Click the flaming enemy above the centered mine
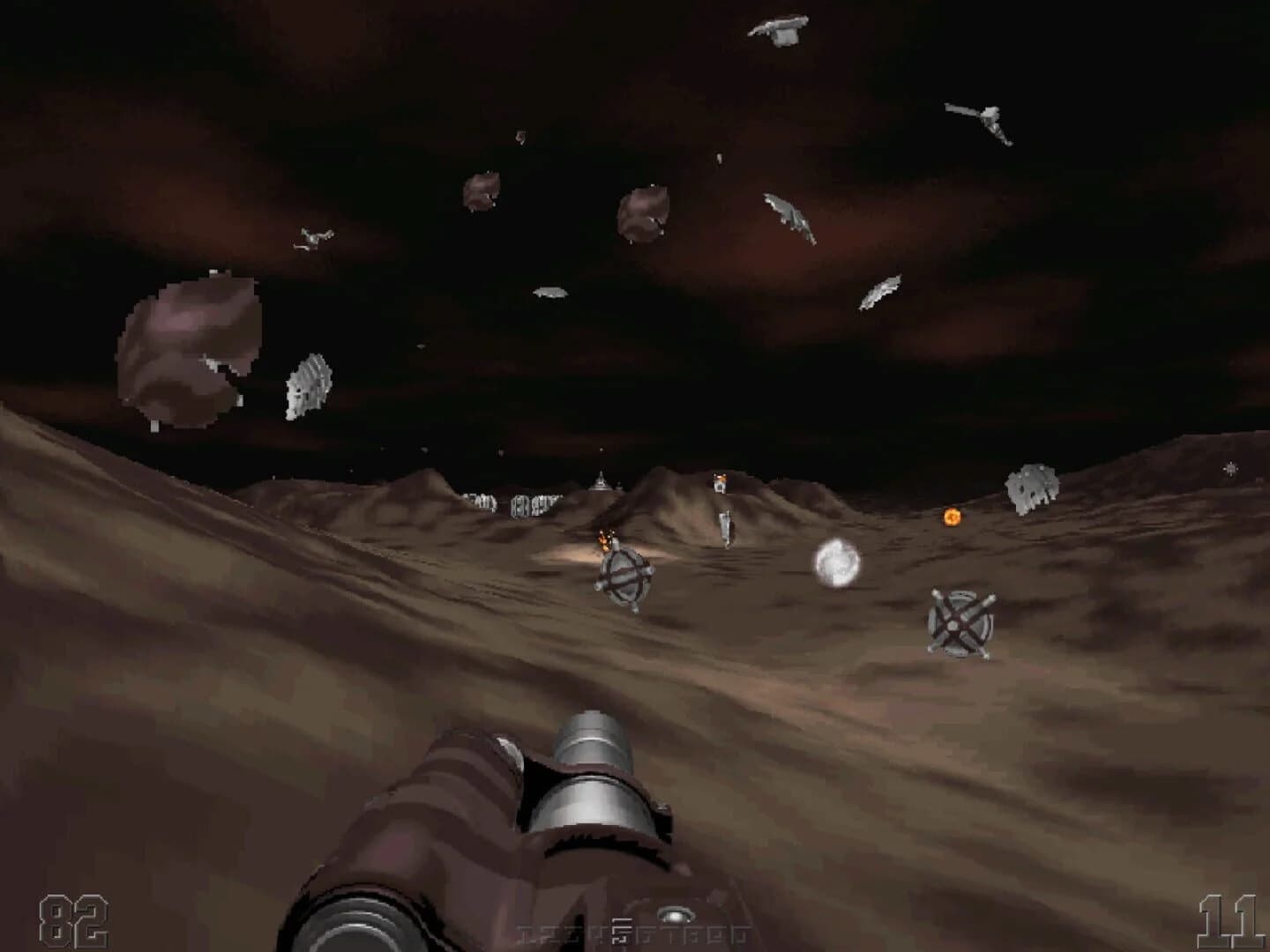 click(604, 538)
